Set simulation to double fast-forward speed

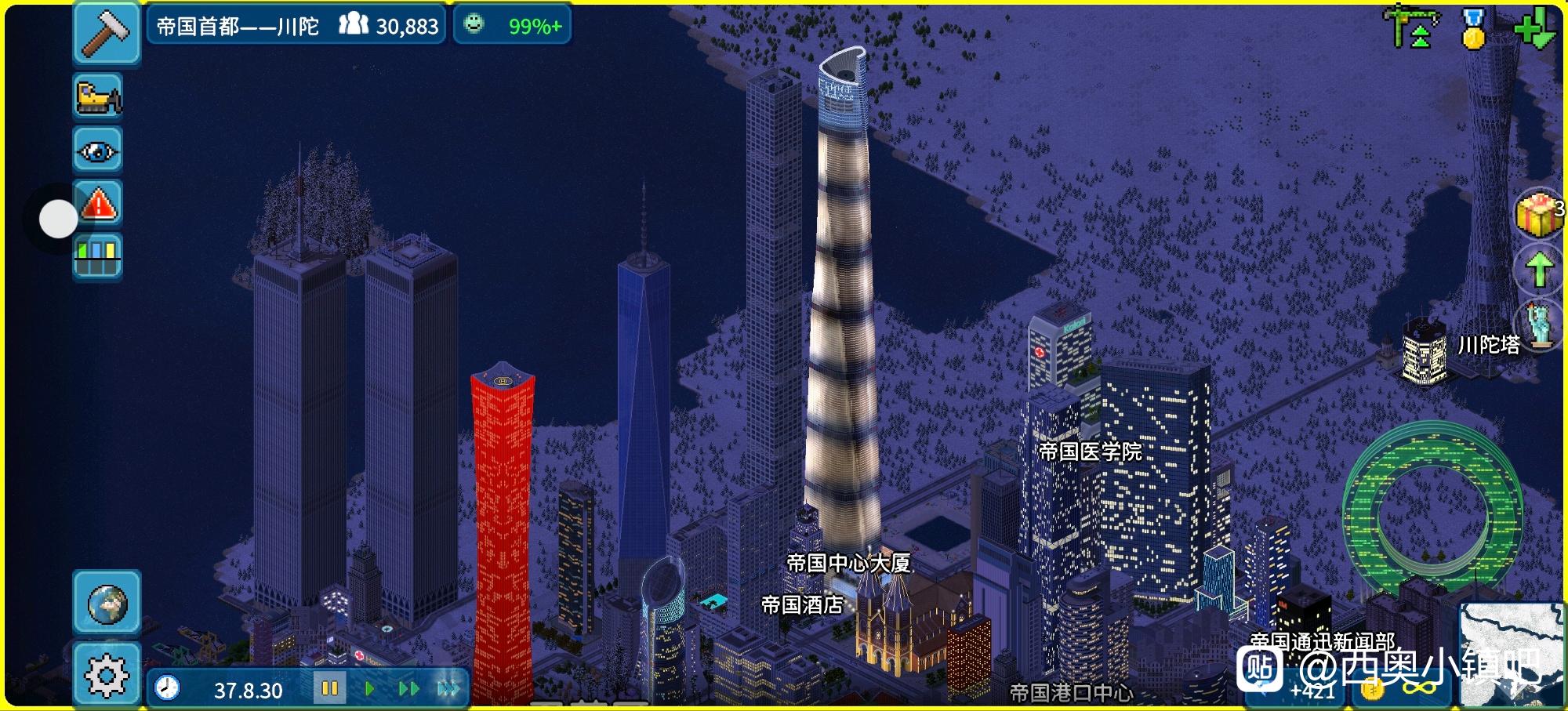pos(408,689)
